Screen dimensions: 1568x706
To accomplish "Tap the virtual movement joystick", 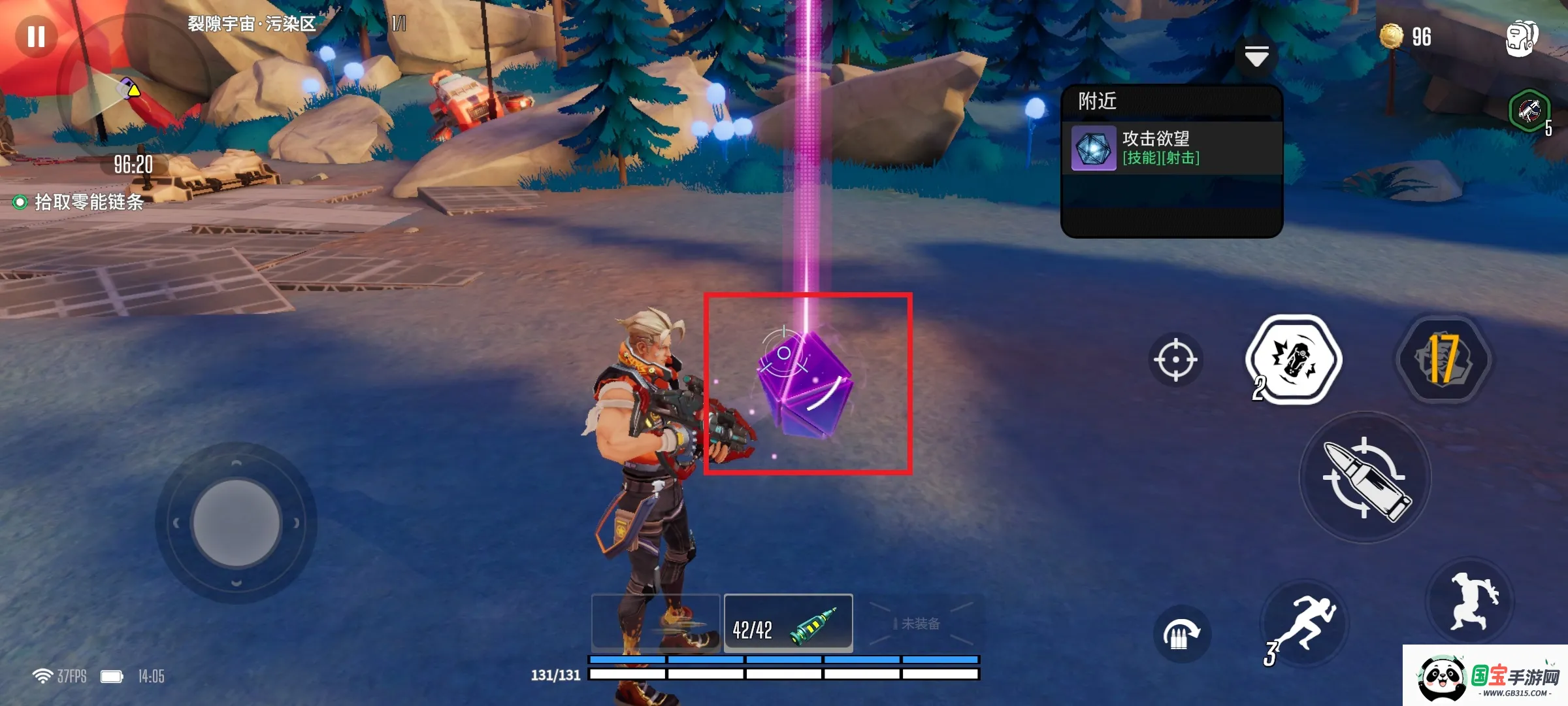I will [237, 523].
